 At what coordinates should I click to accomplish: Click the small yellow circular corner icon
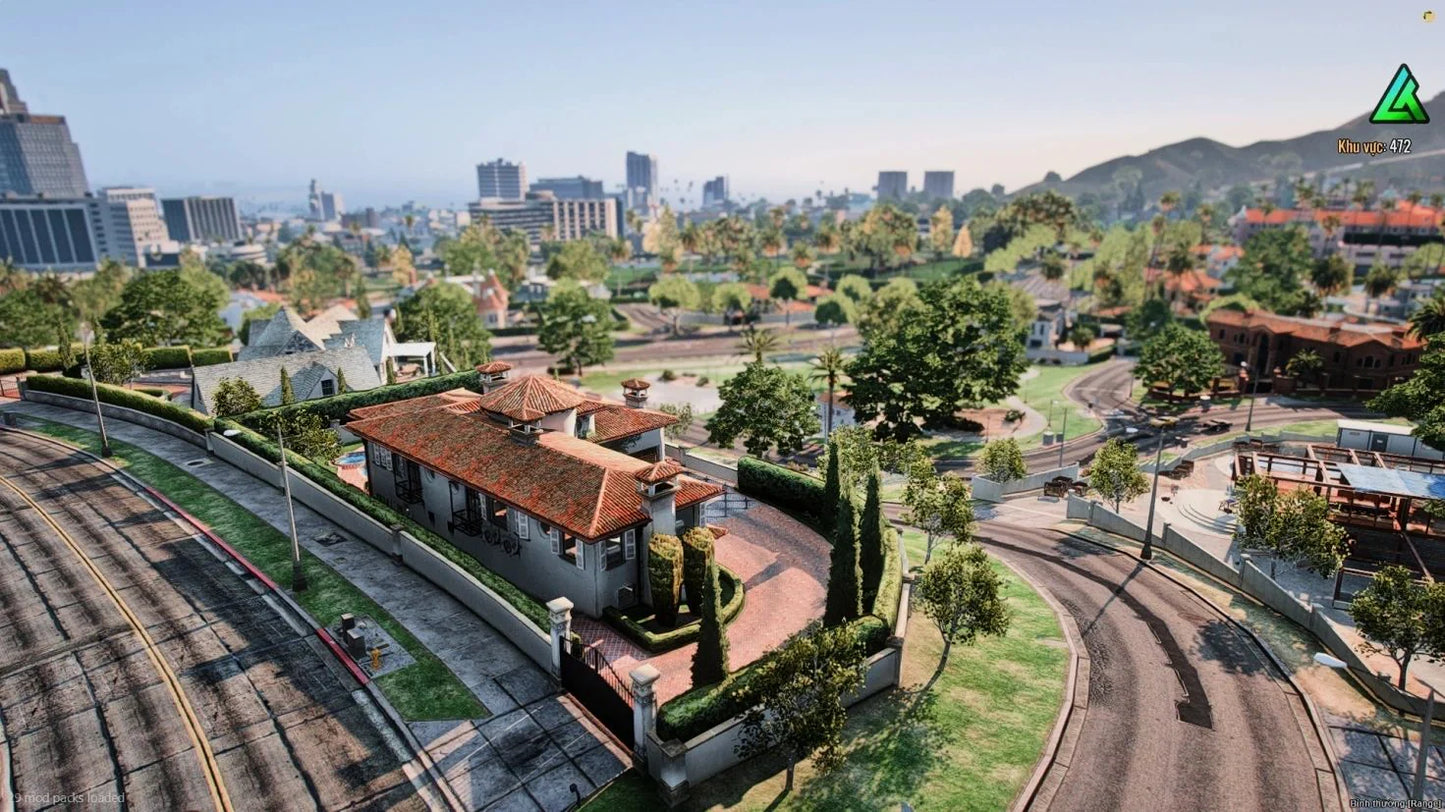(1428, 16)
